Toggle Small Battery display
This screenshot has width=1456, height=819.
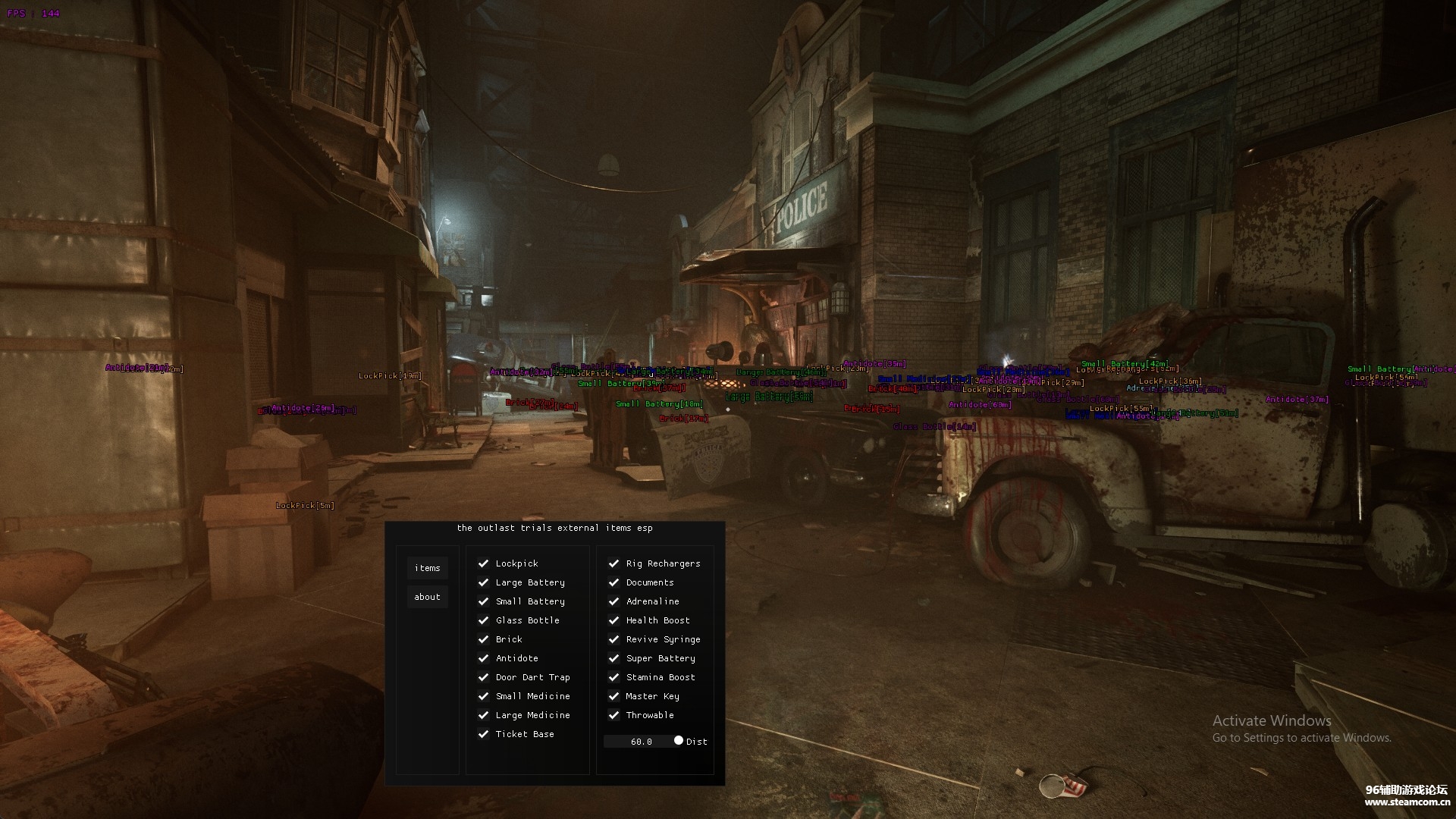[483, 601]
